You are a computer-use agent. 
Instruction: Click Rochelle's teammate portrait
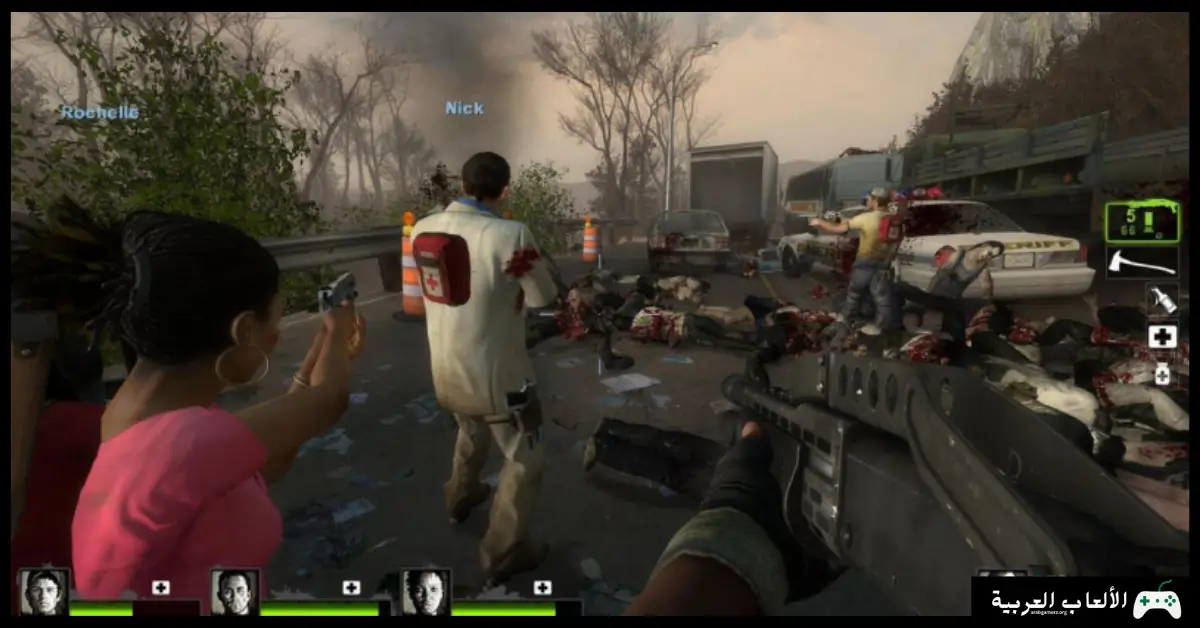click(425, 591)
